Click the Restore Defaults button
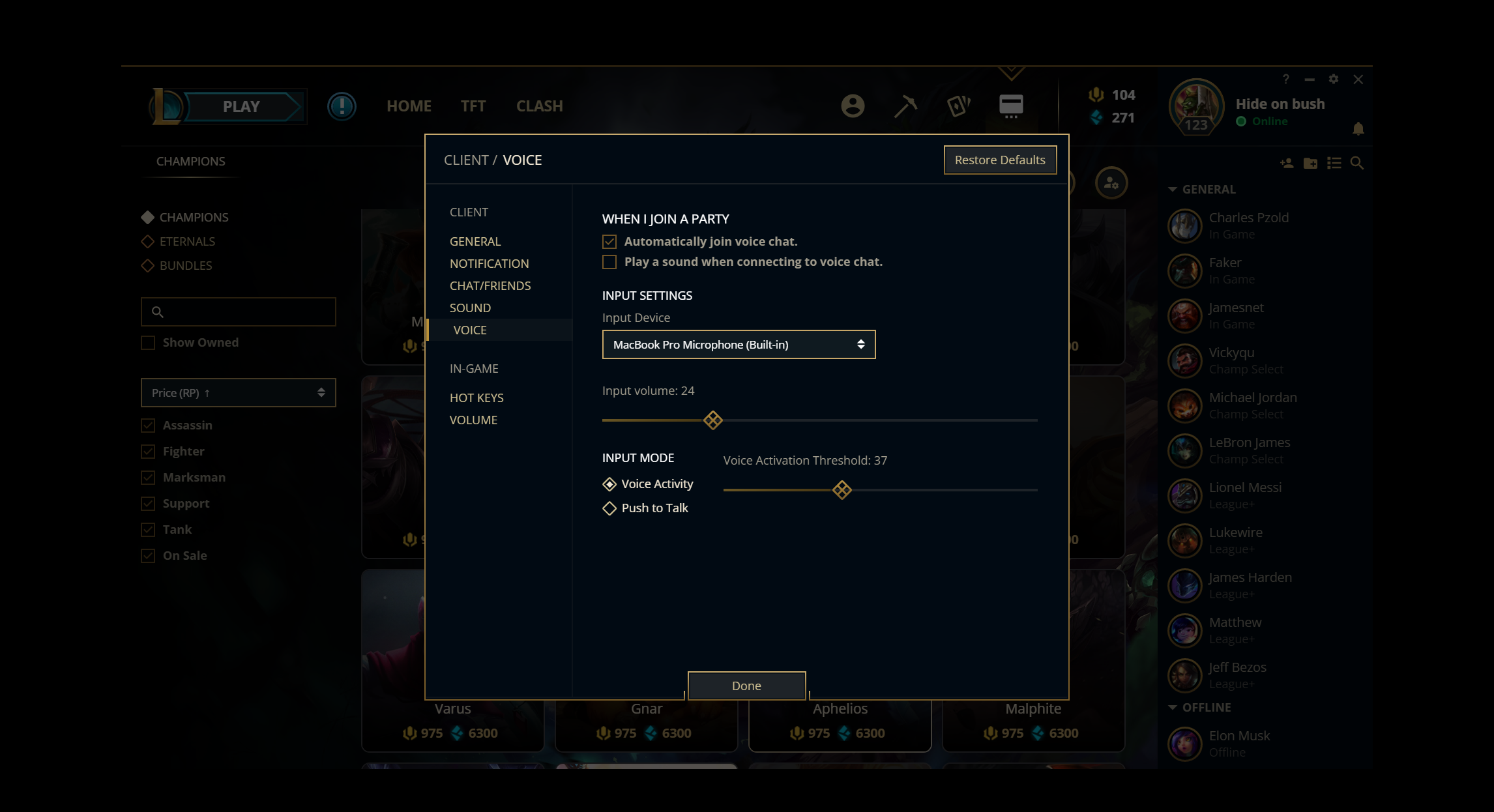Screen dimensions: 1494x812 (x=1000, y=160)
